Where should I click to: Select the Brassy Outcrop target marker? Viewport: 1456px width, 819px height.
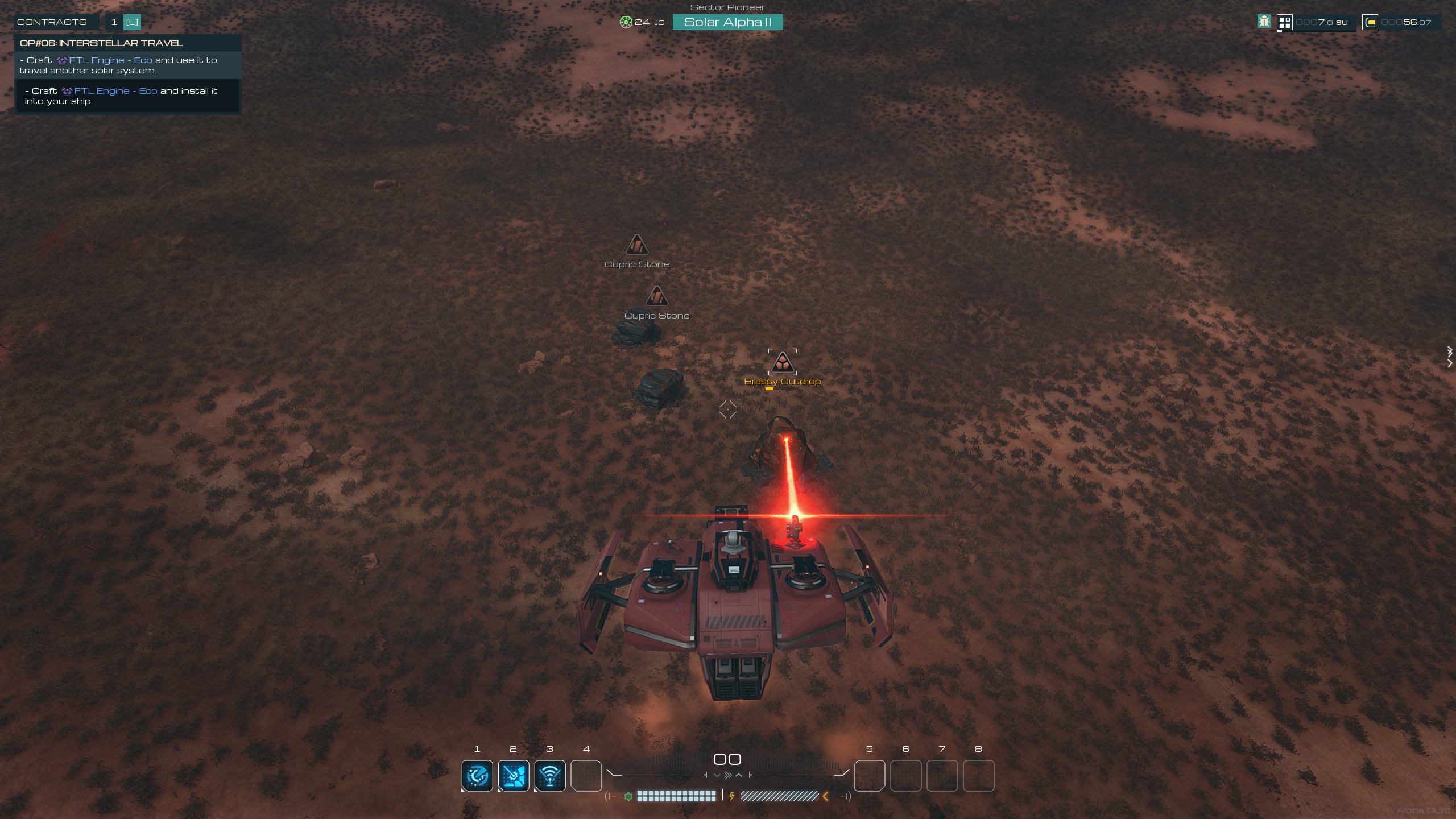click(x=782, y=362)
